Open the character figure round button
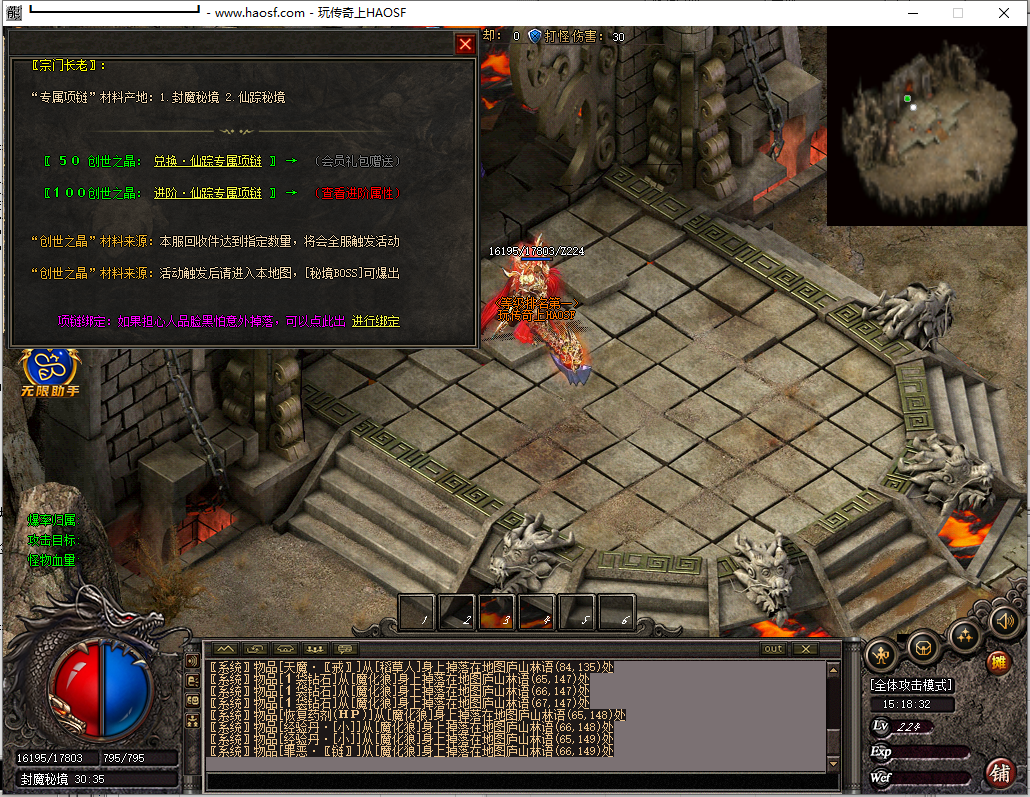Screen dimensions: 1030x797 881,655
